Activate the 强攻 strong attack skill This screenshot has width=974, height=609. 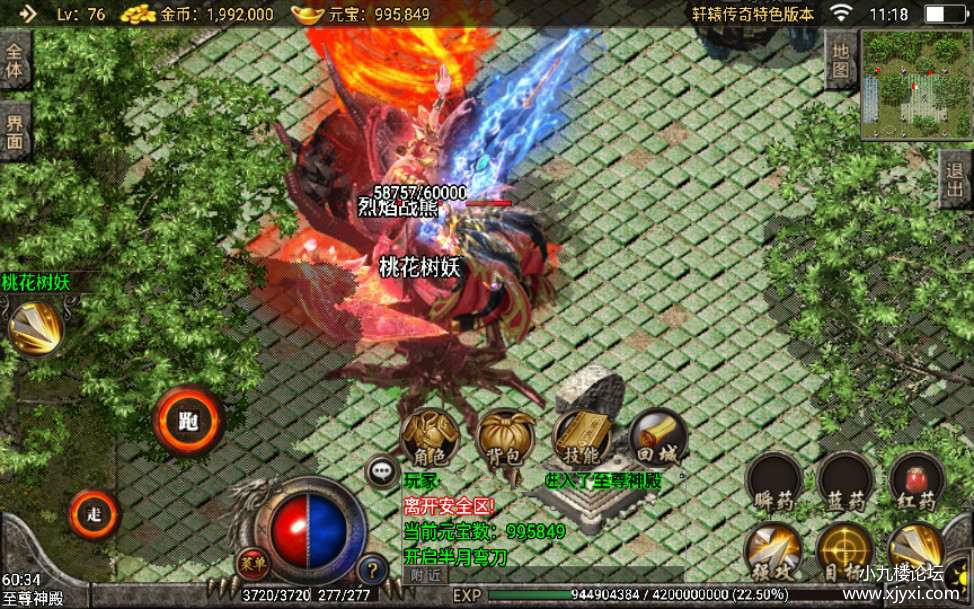(773, 551)
